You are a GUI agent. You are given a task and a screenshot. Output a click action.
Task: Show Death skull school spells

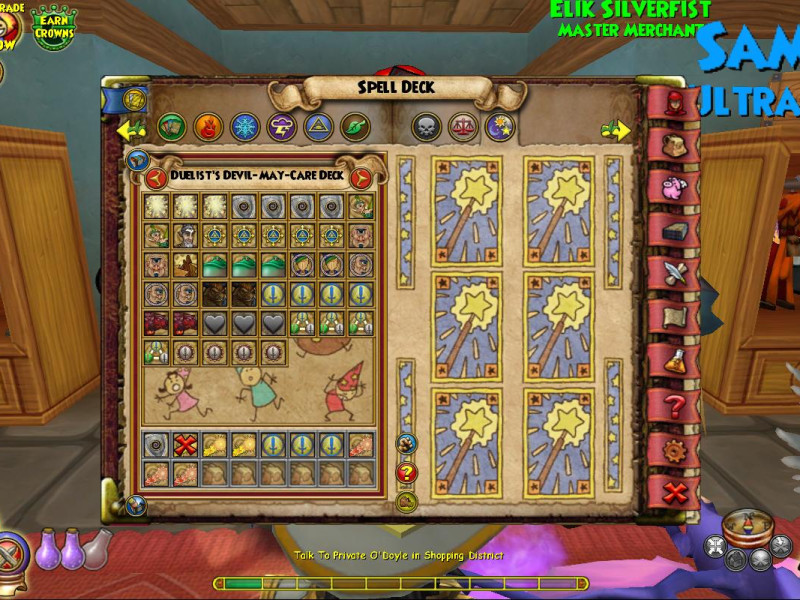(427, 126)
